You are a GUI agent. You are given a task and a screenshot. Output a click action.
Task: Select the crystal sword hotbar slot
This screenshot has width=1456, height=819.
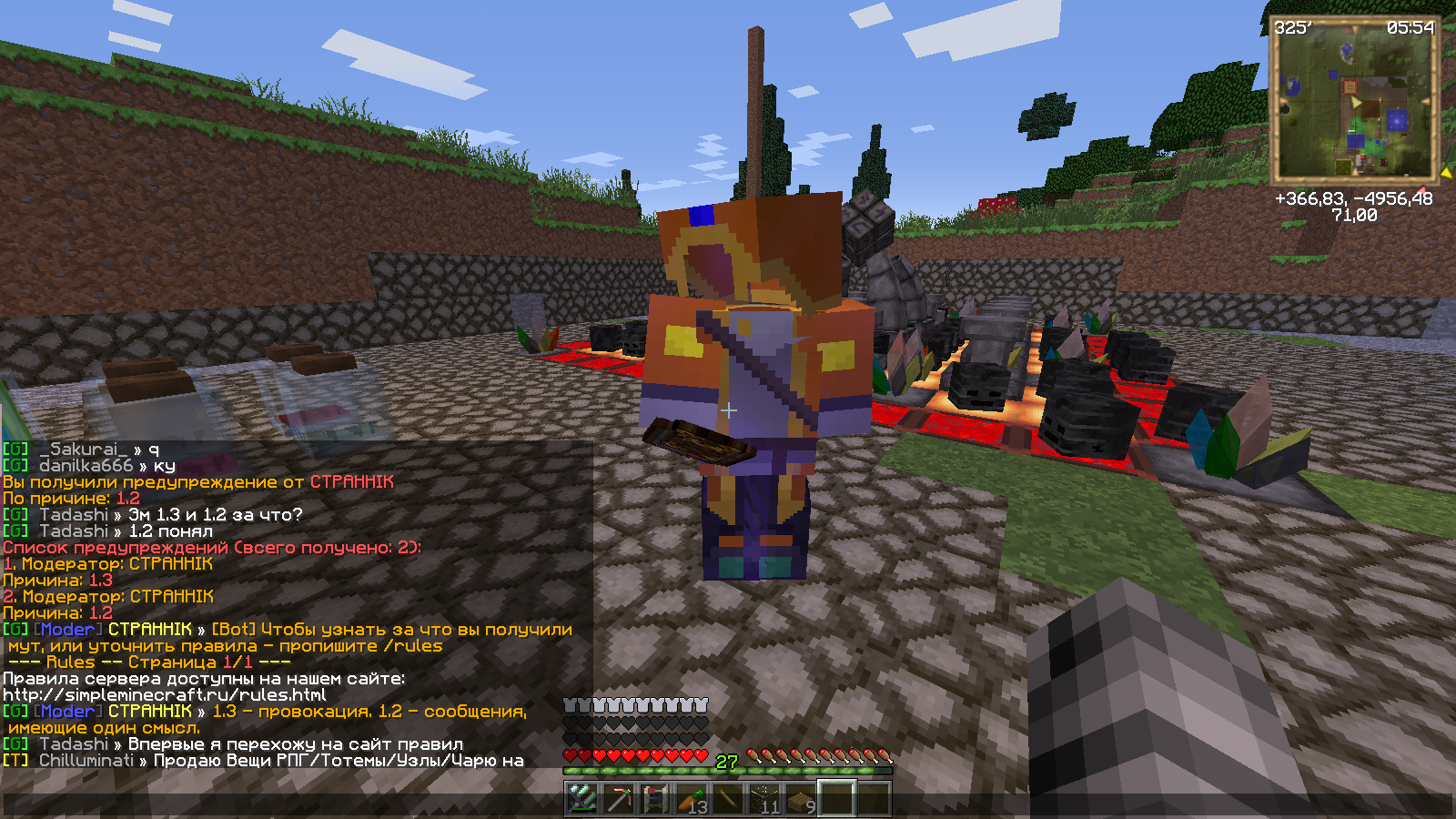[x=582, y=799]
